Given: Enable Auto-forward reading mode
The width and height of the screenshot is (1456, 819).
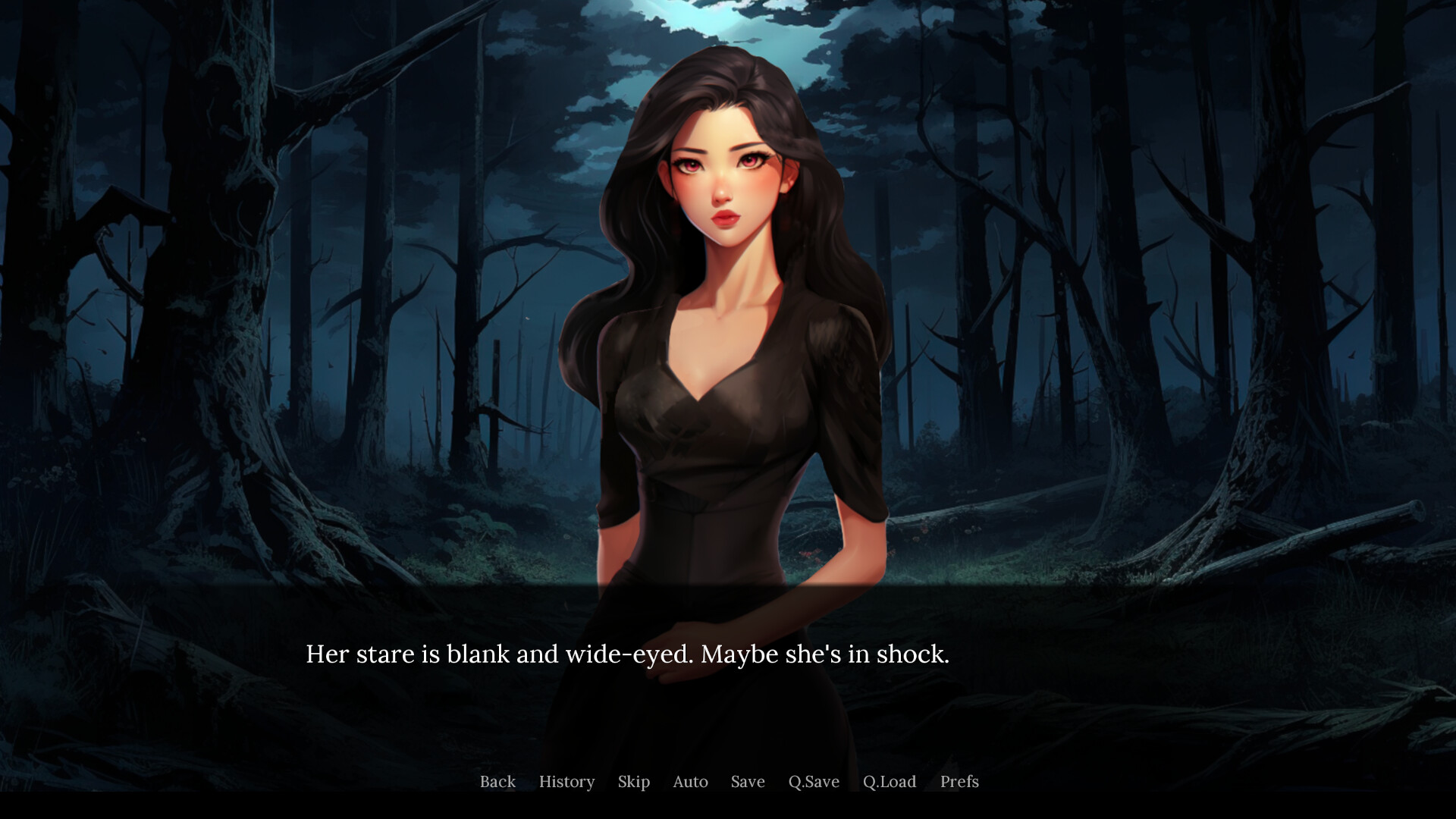Looking at the screenshot, I should click(689, 782).
